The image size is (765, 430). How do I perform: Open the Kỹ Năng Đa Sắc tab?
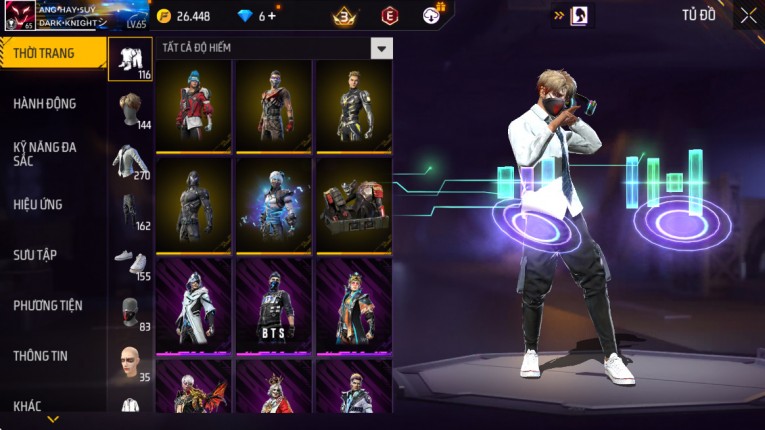pyautogui.click(x=45, y=153)
